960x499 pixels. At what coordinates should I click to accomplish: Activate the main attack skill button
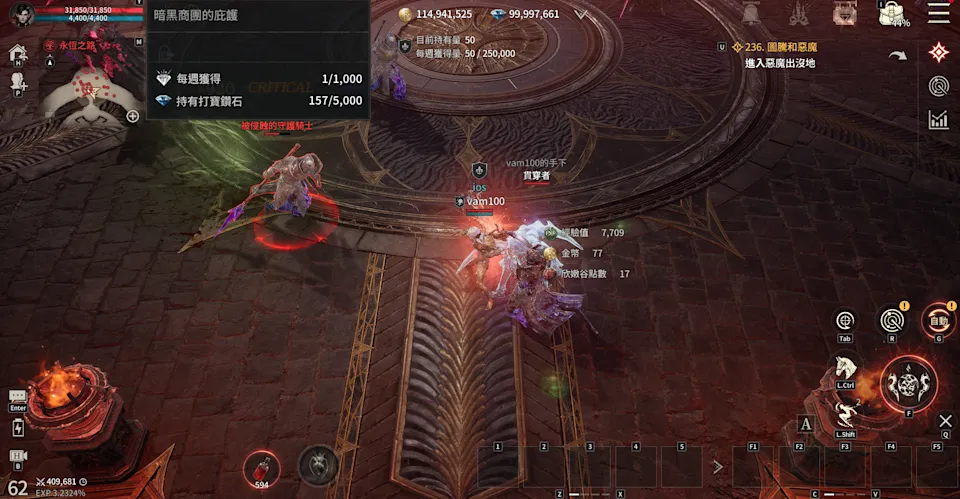tap(909, 383)
